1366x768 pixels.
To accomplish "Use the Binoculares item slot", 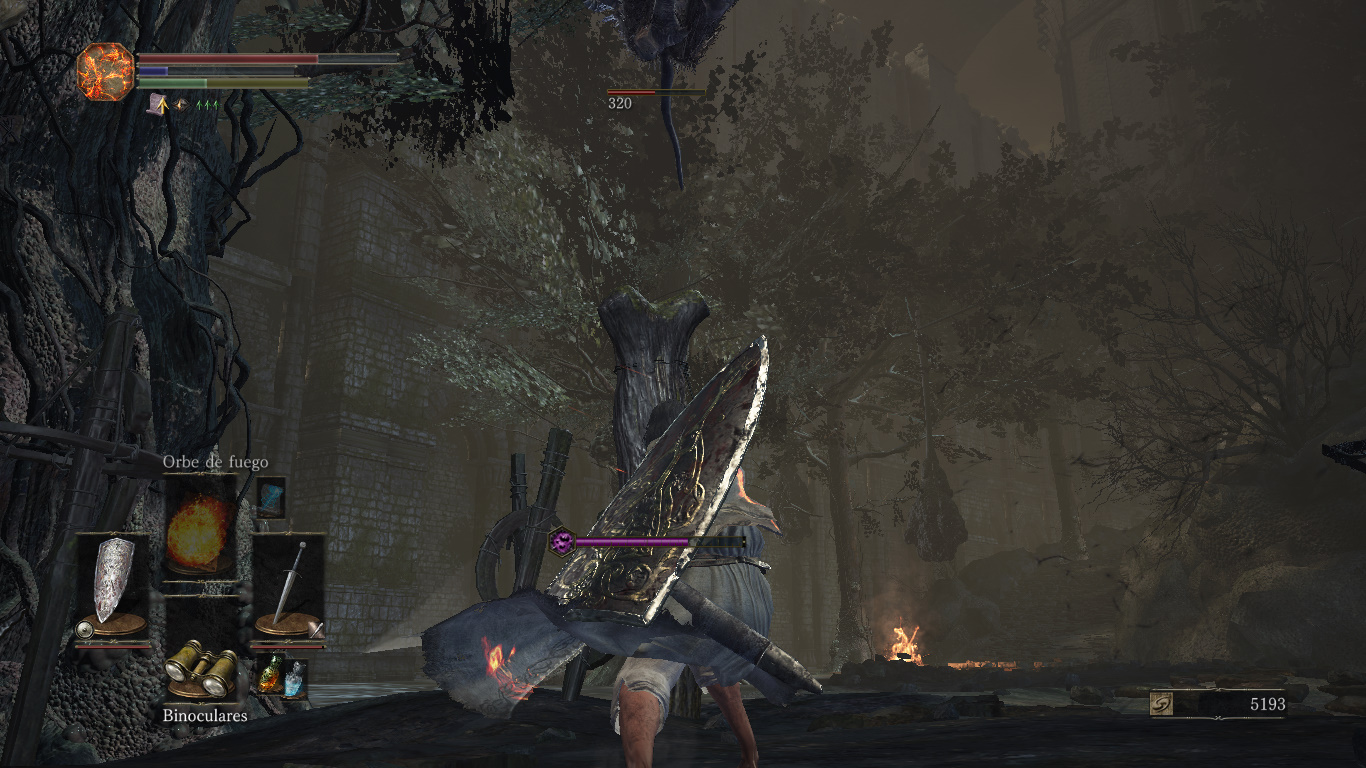I will coord(200,668).
